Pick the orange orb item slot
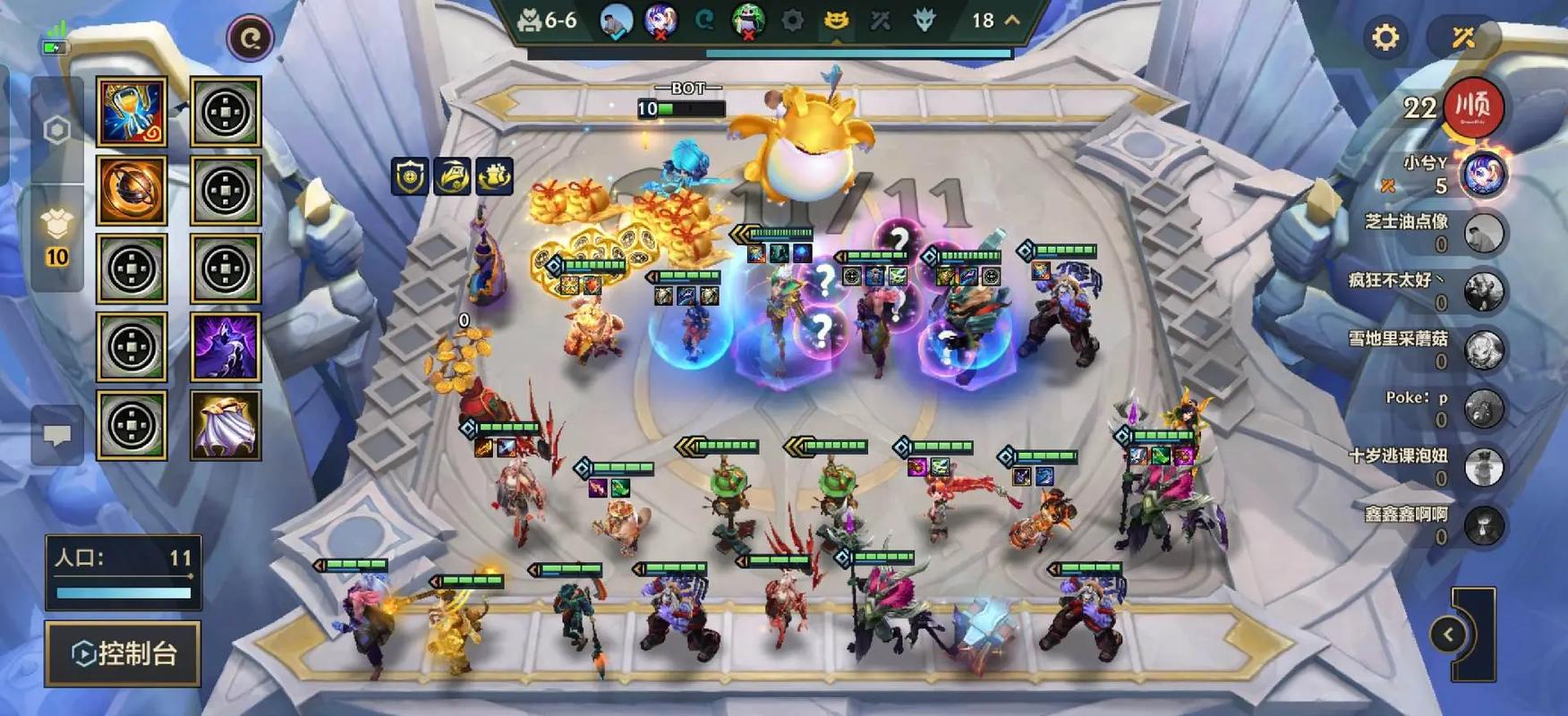 click(x=132, y=190)
